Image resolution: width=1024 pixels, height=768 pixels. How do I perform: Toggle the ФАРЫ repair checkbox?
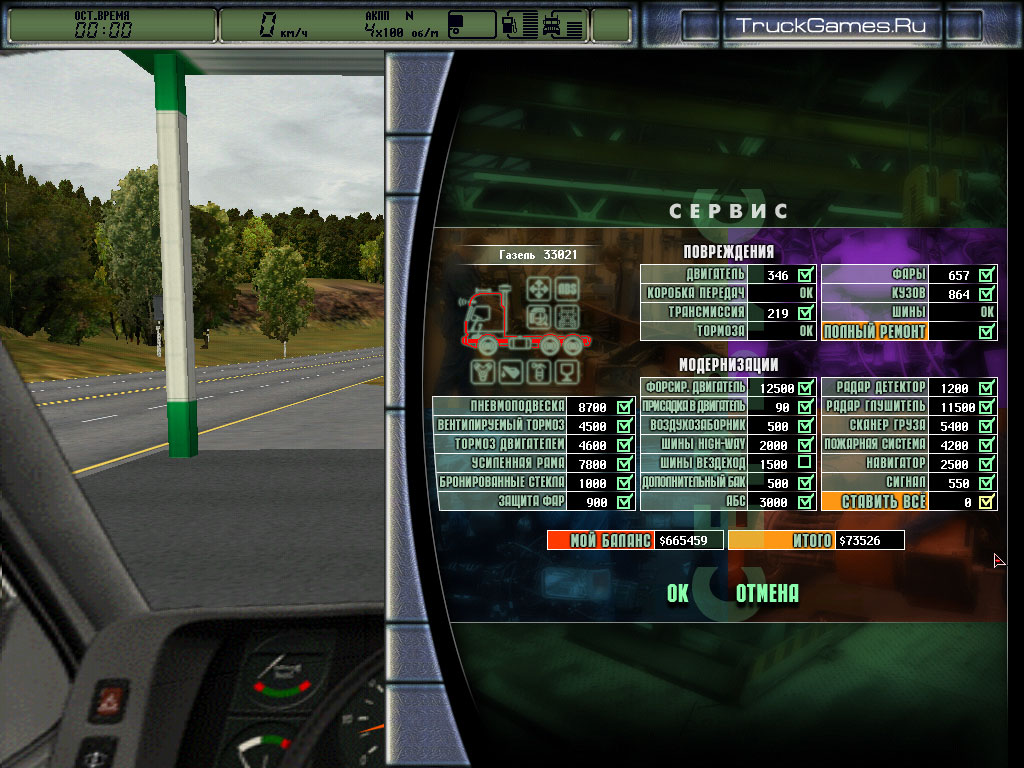click(x=987, y=274)
